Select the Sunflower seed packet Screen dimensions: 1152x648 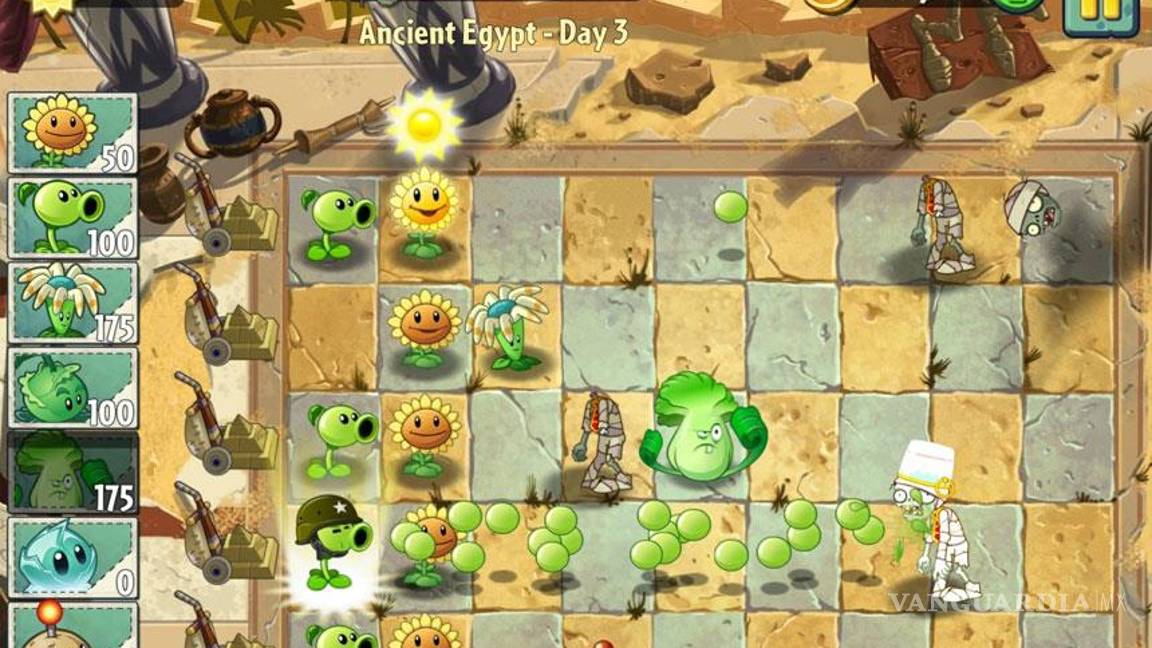click(72, 133)
